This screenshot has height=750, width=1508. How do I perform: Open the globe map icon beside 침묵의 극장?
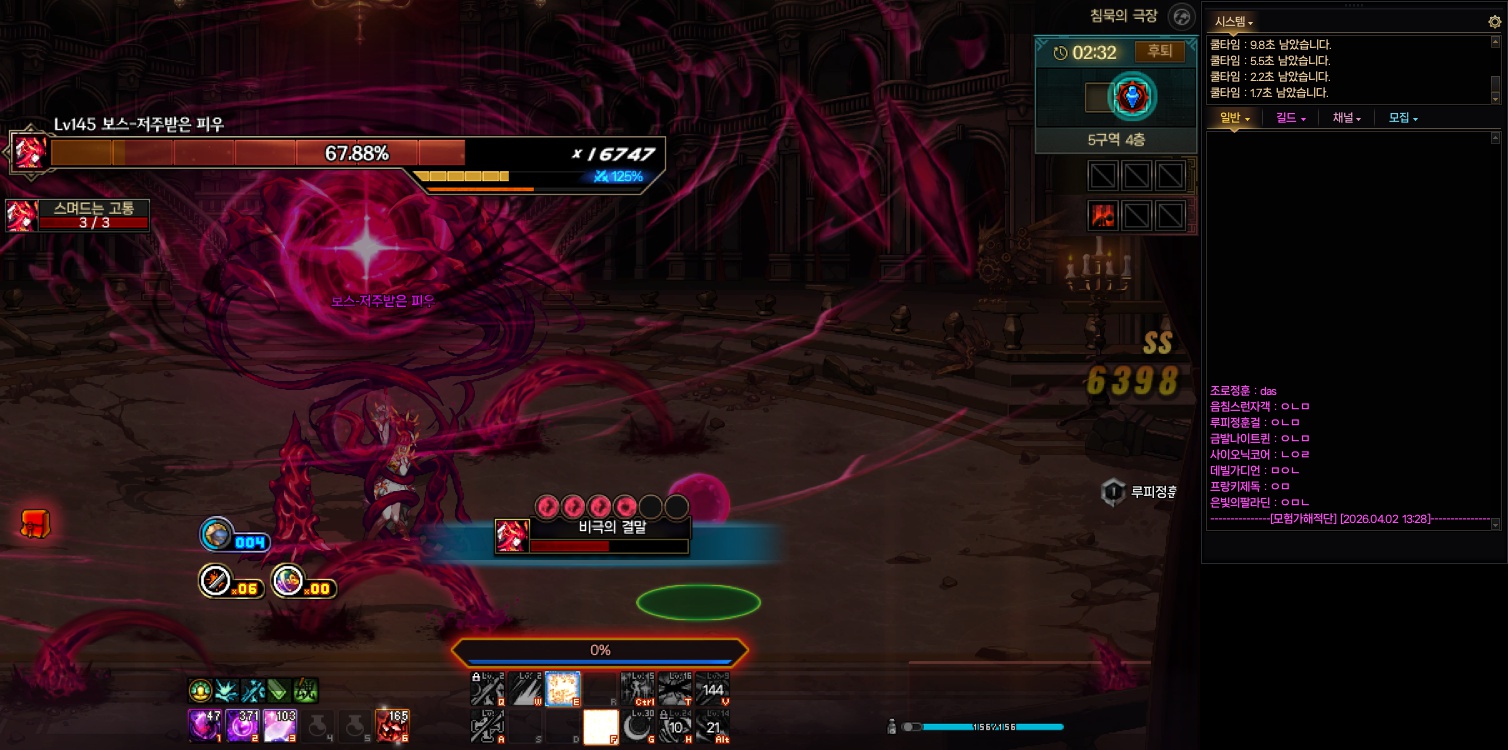(1182, 16)
